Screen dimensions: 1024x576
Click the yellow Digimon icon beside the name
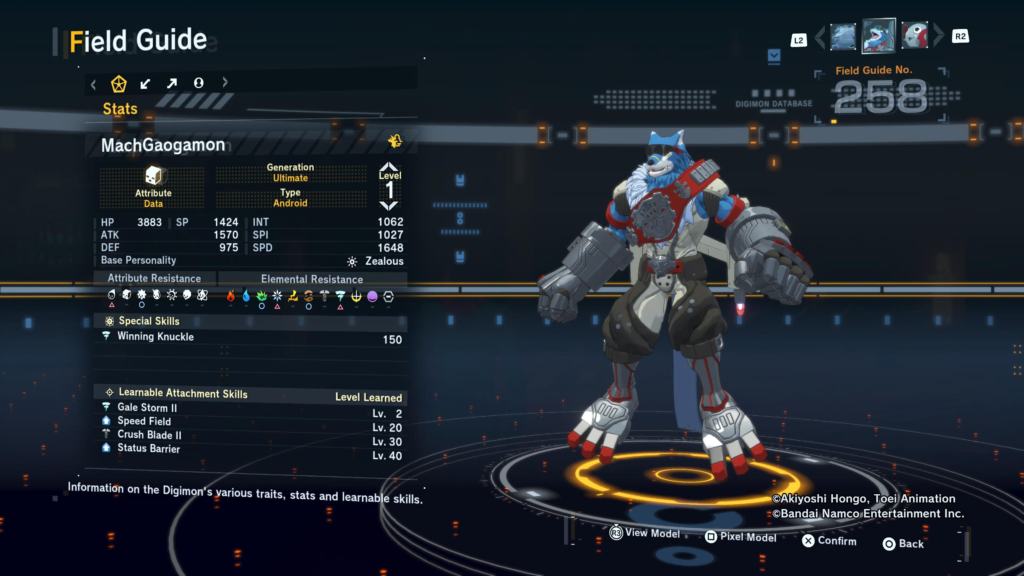(395, 142)
